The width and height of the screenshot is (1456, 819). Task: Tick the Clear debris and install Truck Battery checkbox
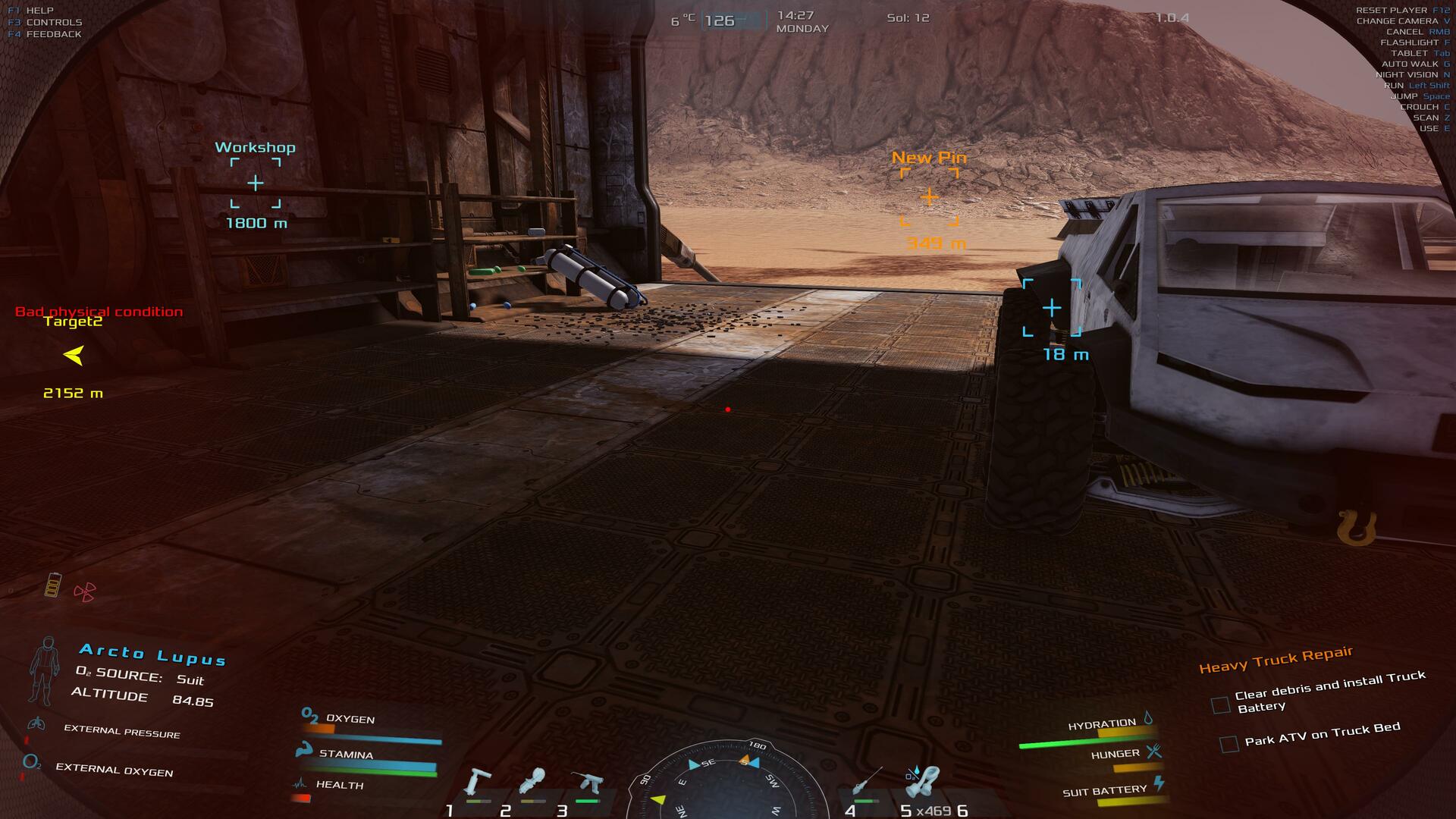tap(1220, 705)
